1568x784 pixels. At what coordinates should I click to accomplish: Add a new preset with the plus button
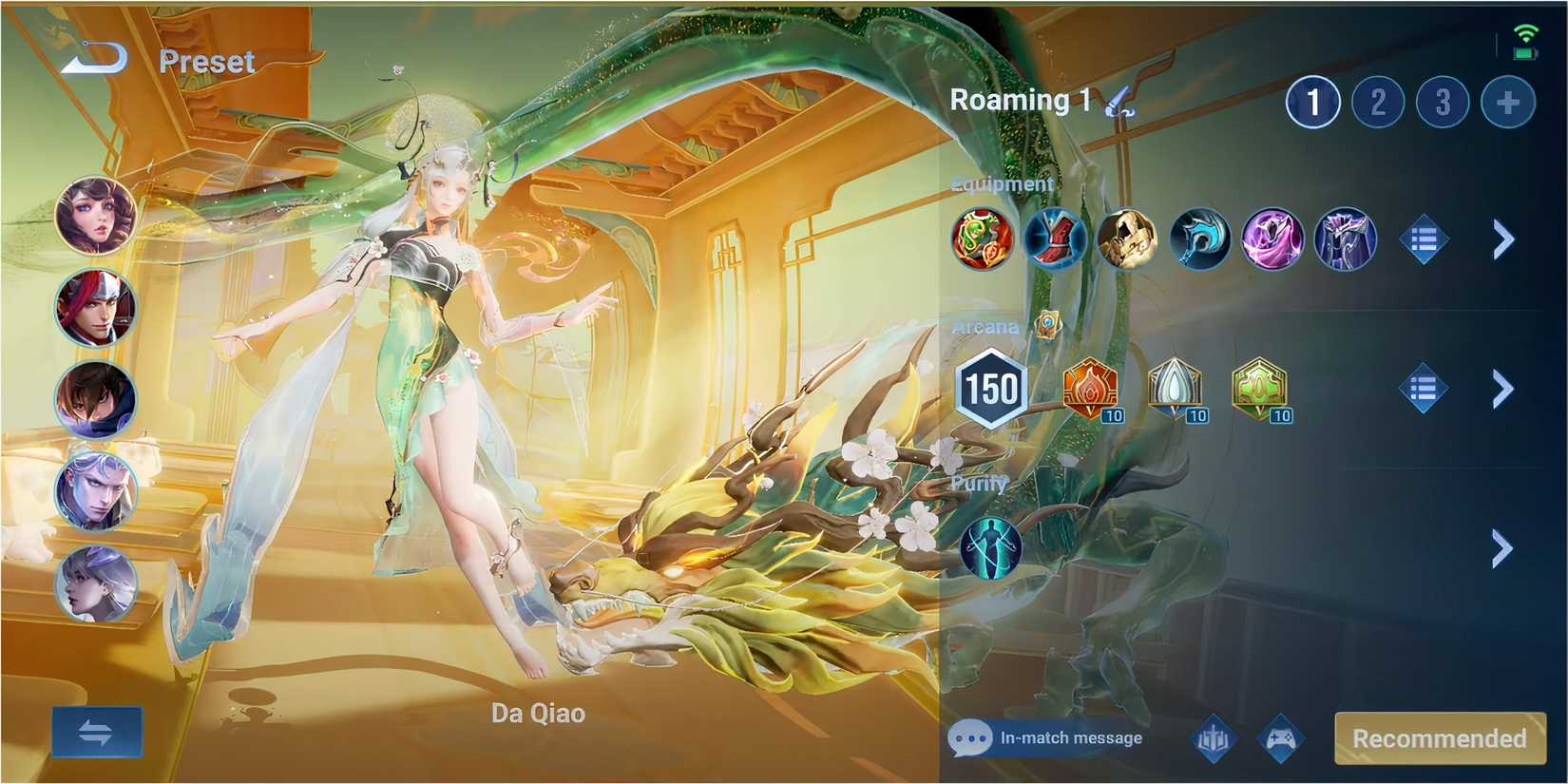pos(1506,102)
